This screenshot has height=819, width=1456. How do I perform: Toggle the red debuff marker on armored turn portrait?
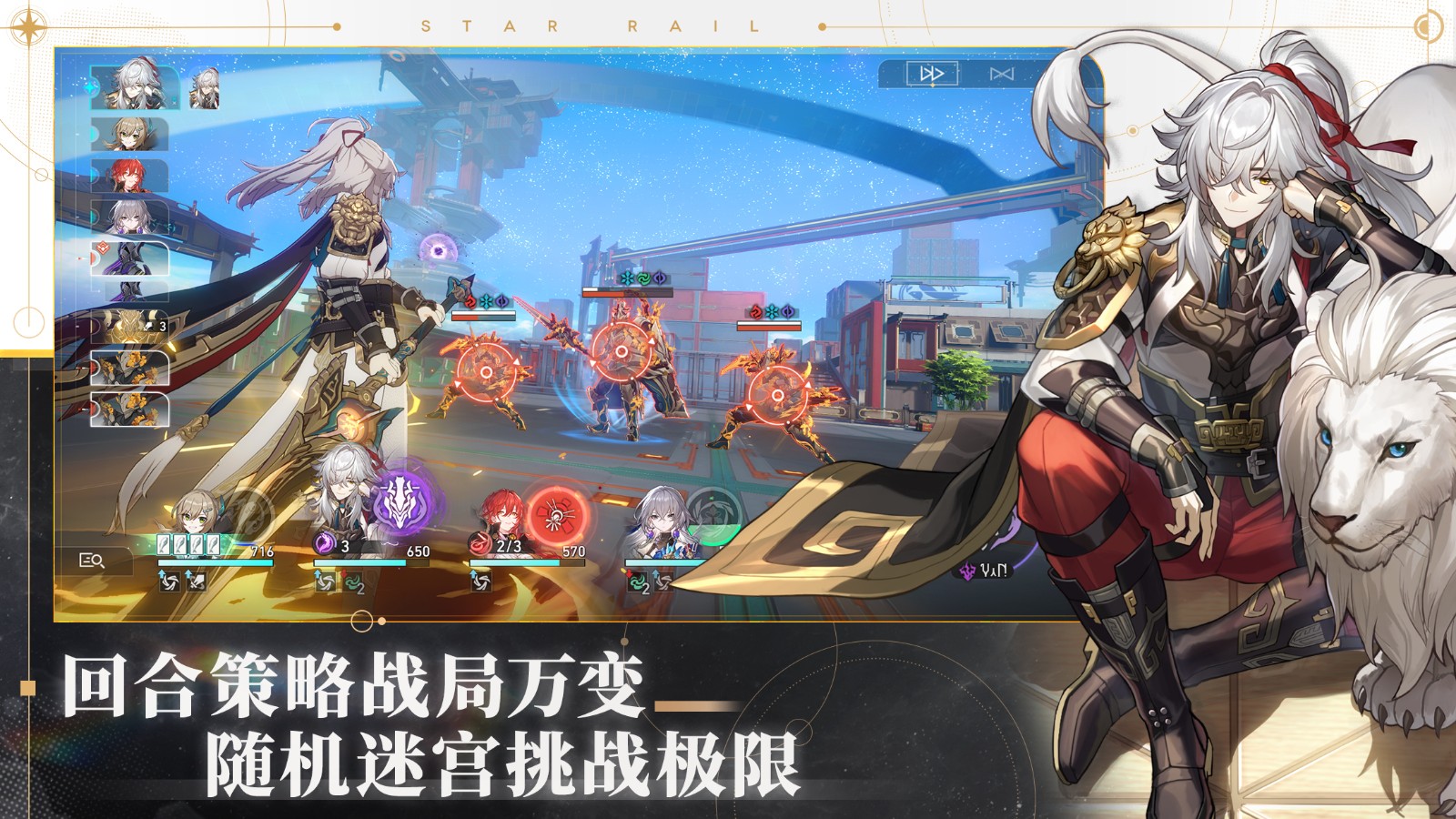tap(105, 248)
